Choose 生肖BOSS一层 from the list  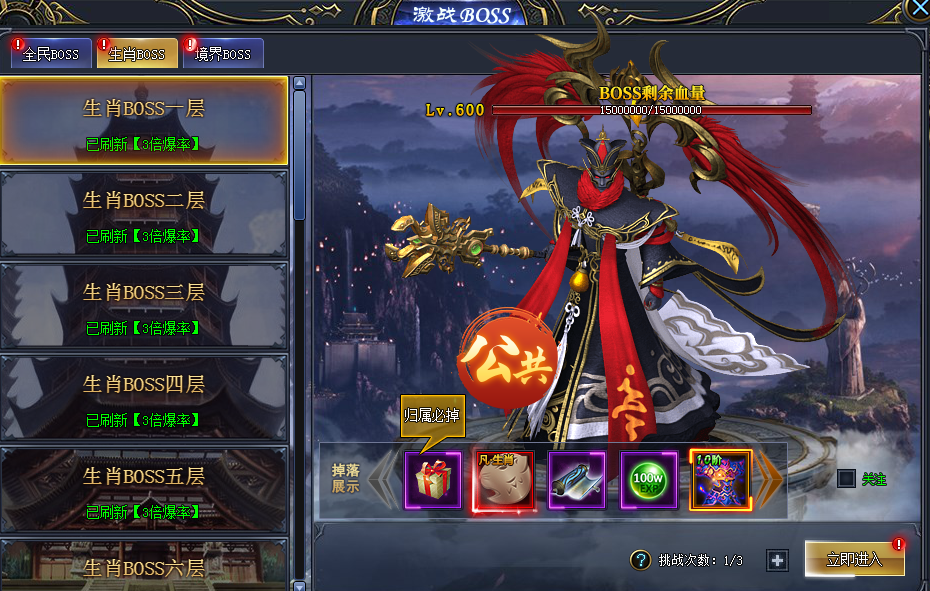click(x=144, y=121)
